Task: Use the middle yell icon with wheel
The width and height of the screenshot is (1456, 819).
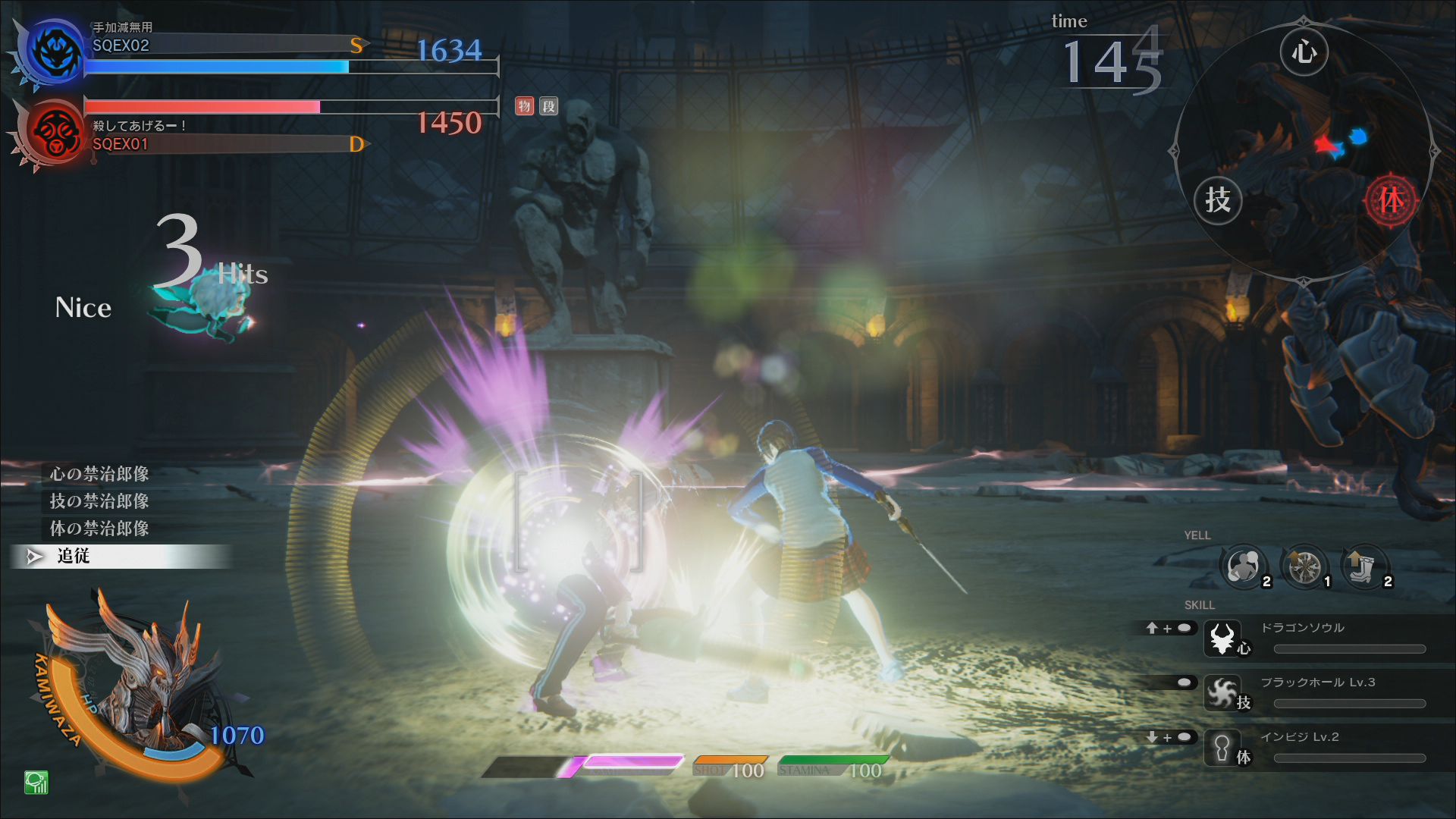Action: pos(1304,566)
